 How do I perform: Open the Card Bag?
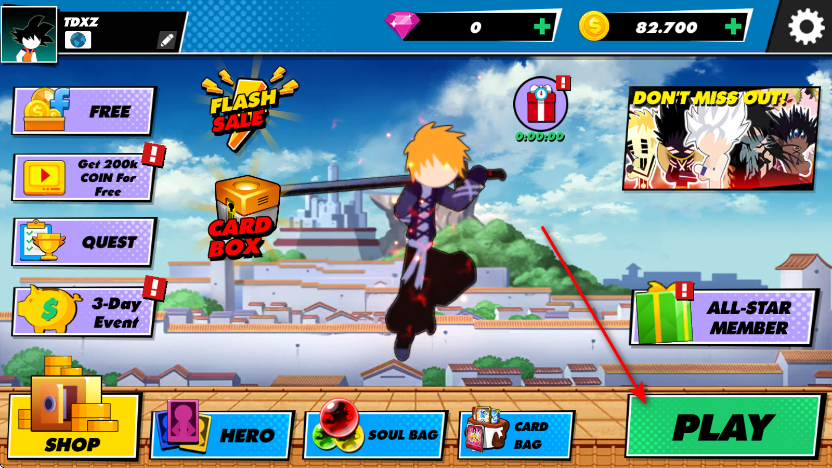point(516,435)
